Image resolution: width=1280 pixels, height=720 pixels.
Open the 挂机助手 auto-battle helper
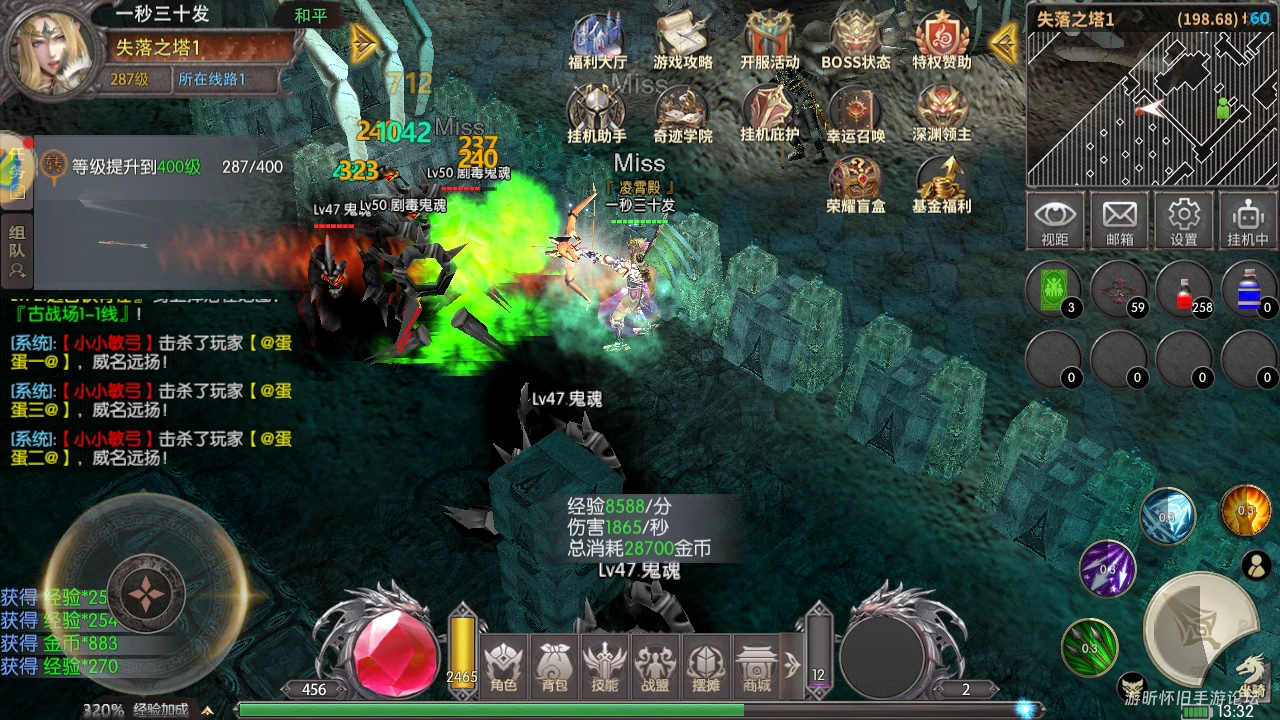pyautogui.click(x=597, y=113)
